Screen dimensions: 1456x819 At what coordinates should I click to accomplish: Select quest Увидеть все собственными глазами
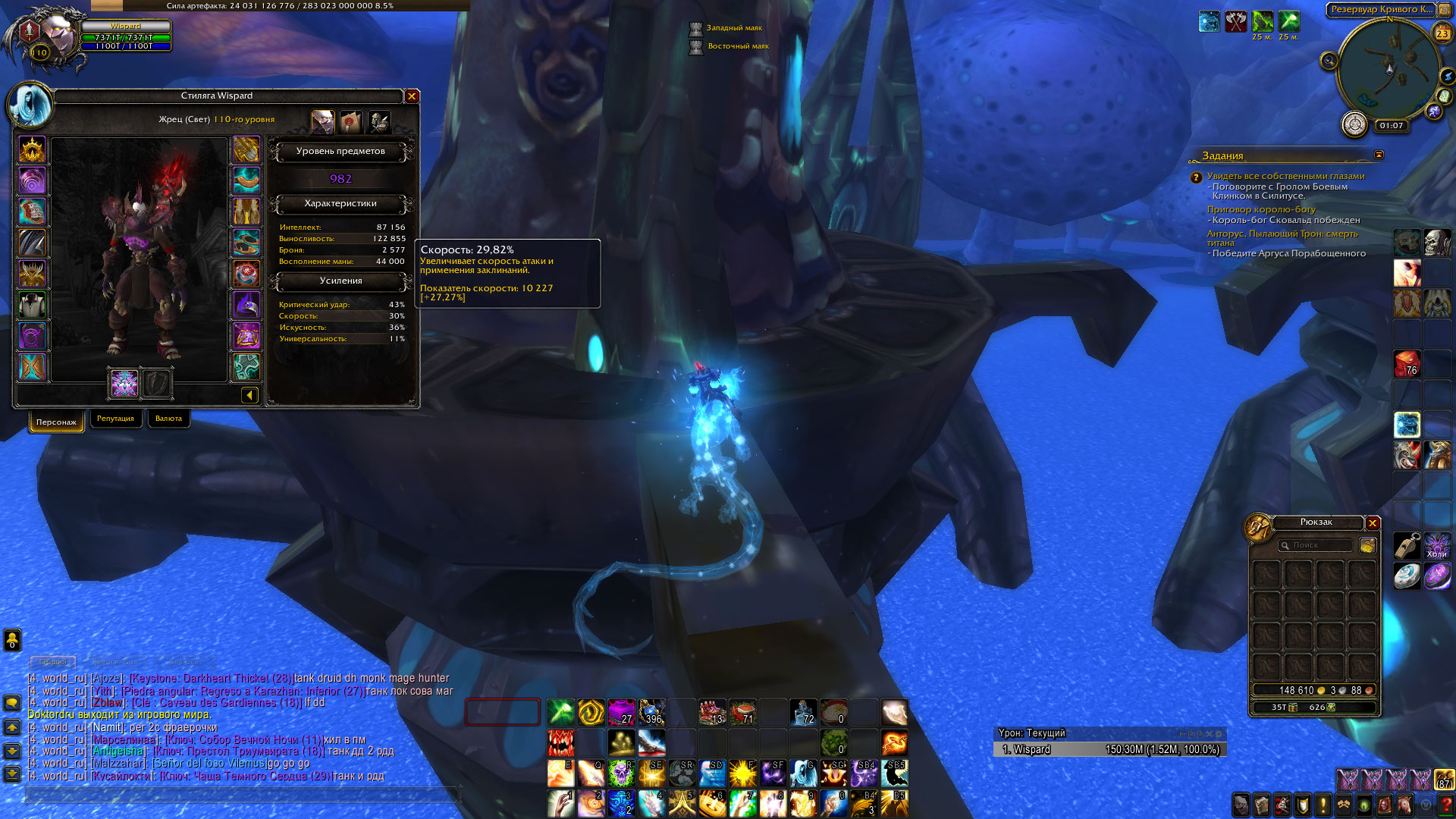1285,176
